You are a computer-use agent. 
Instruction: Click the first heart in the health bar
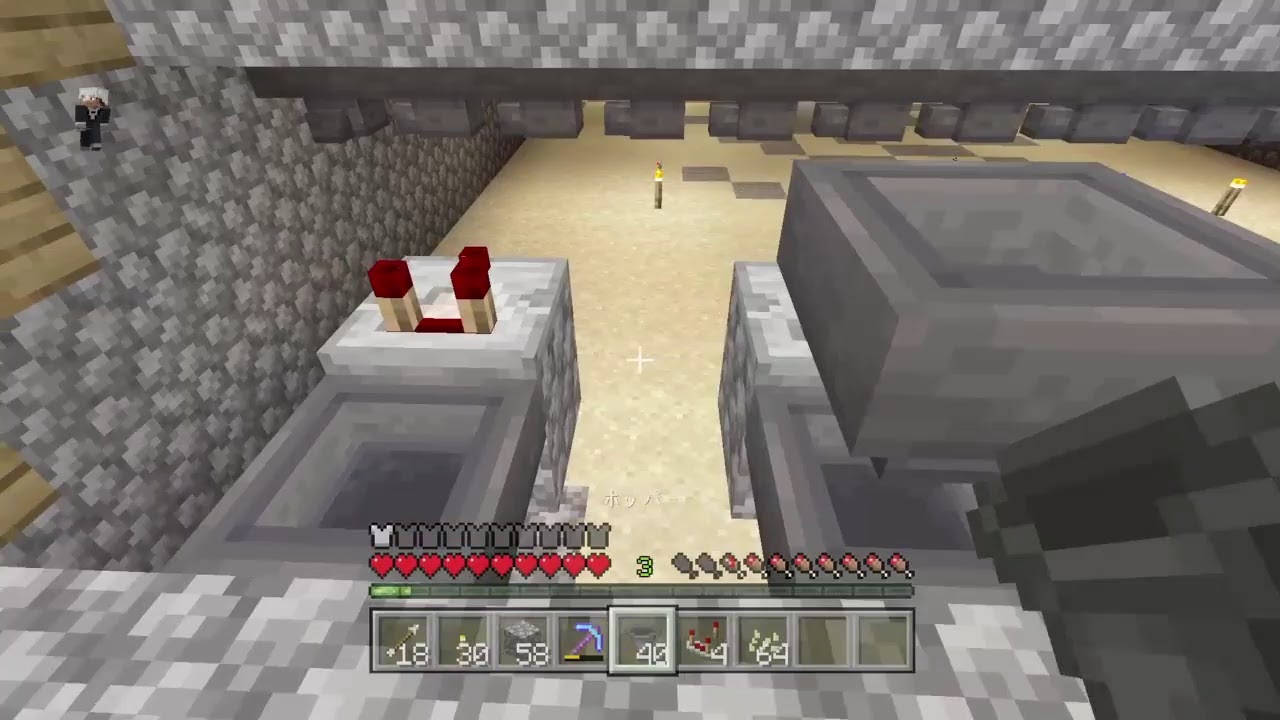(381, 565)
